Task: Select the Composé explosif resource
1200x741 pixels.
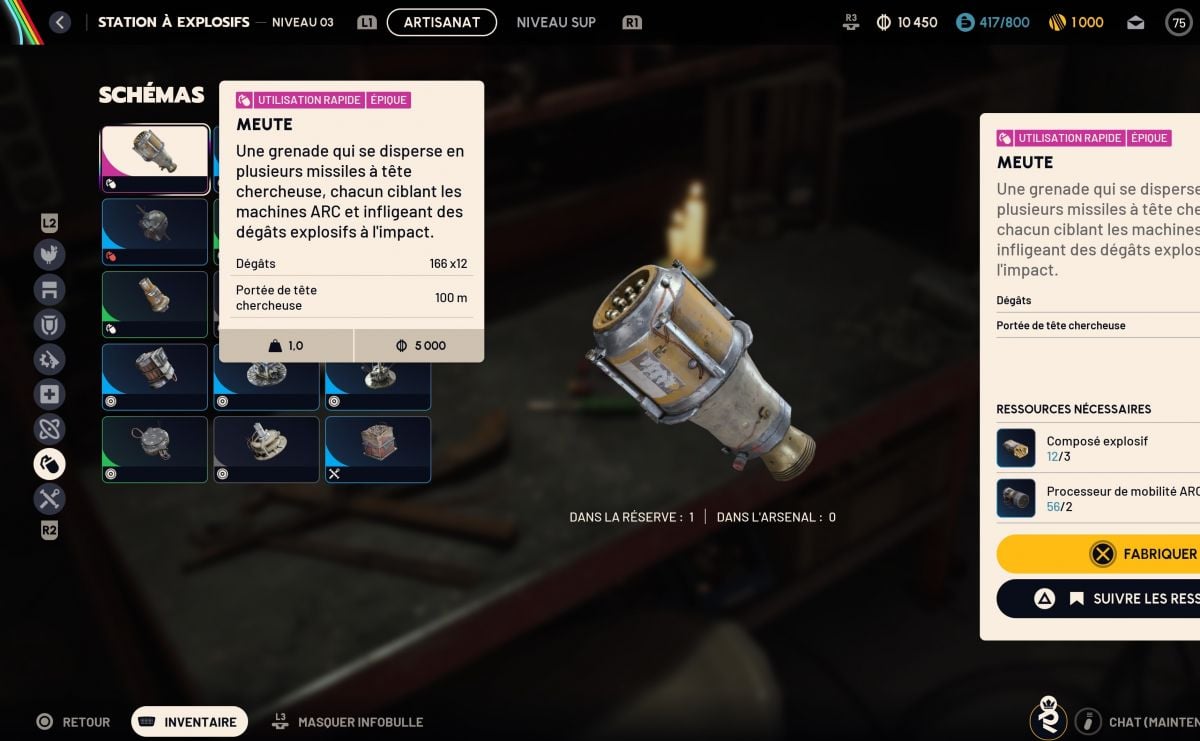Action: coord(1097,448)
